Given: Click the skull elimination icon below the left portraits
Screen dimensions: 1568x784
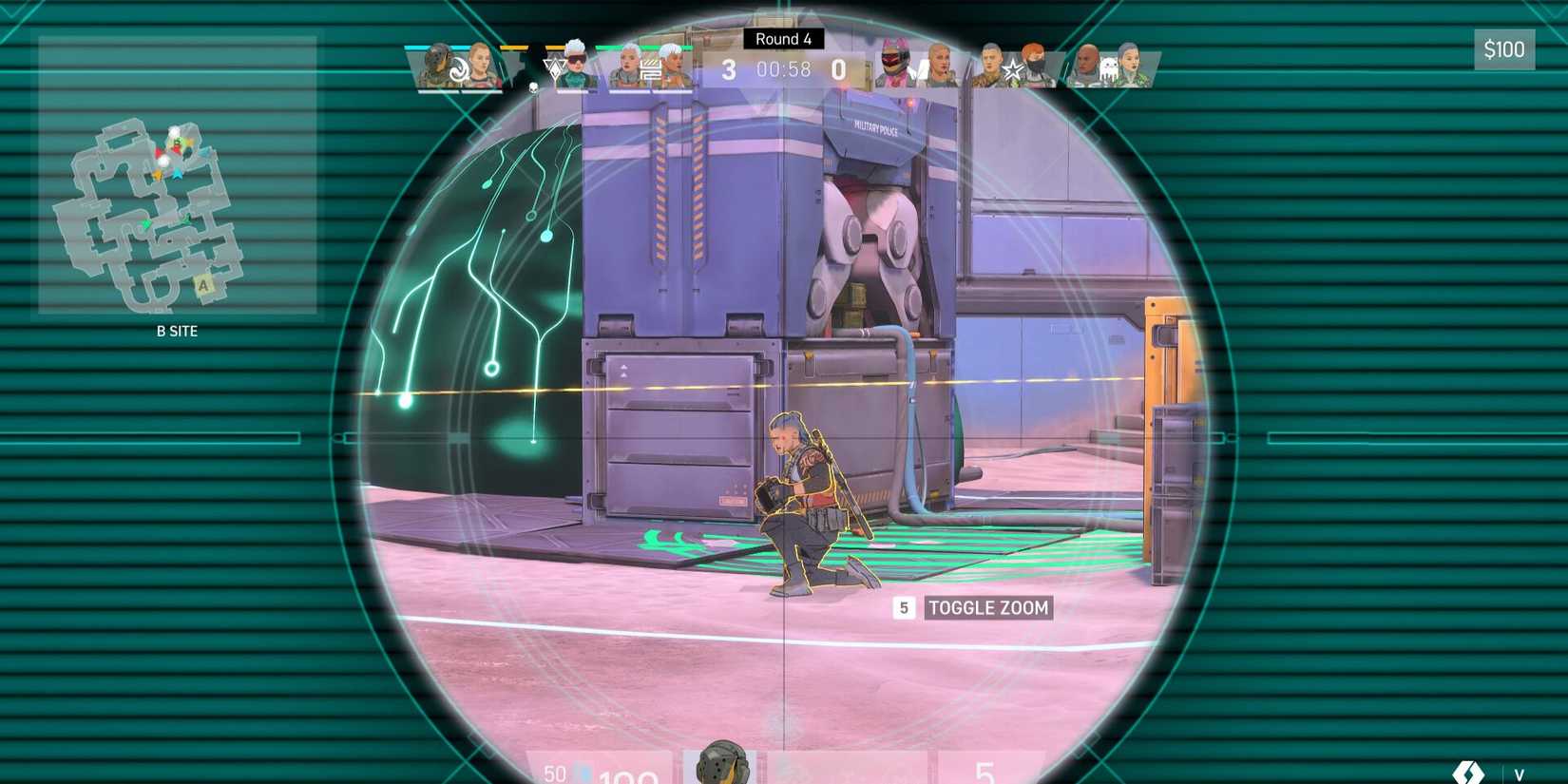Looking at the screenshot, I should [532, 88].
